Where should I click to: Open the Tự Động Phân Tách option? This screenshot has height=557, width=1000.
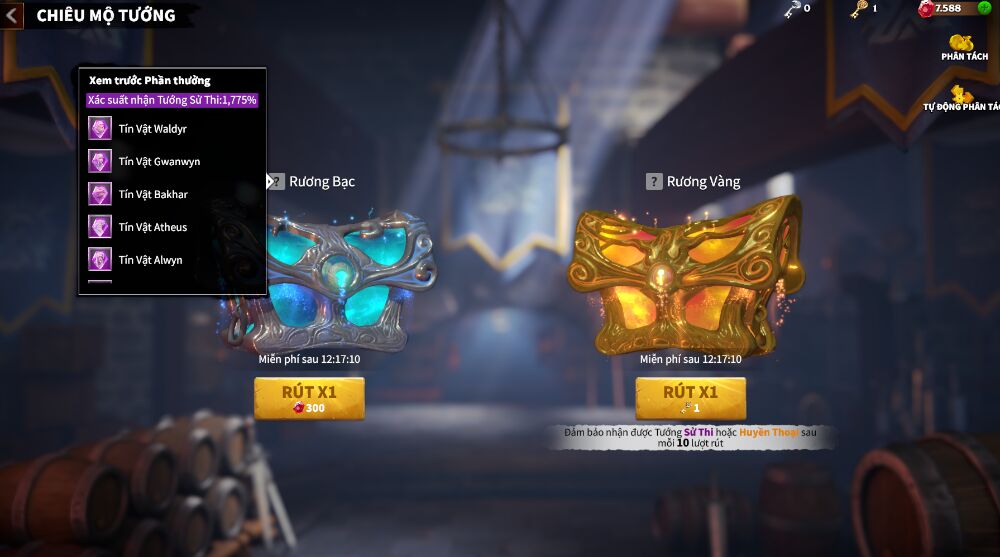click(961, 98)
